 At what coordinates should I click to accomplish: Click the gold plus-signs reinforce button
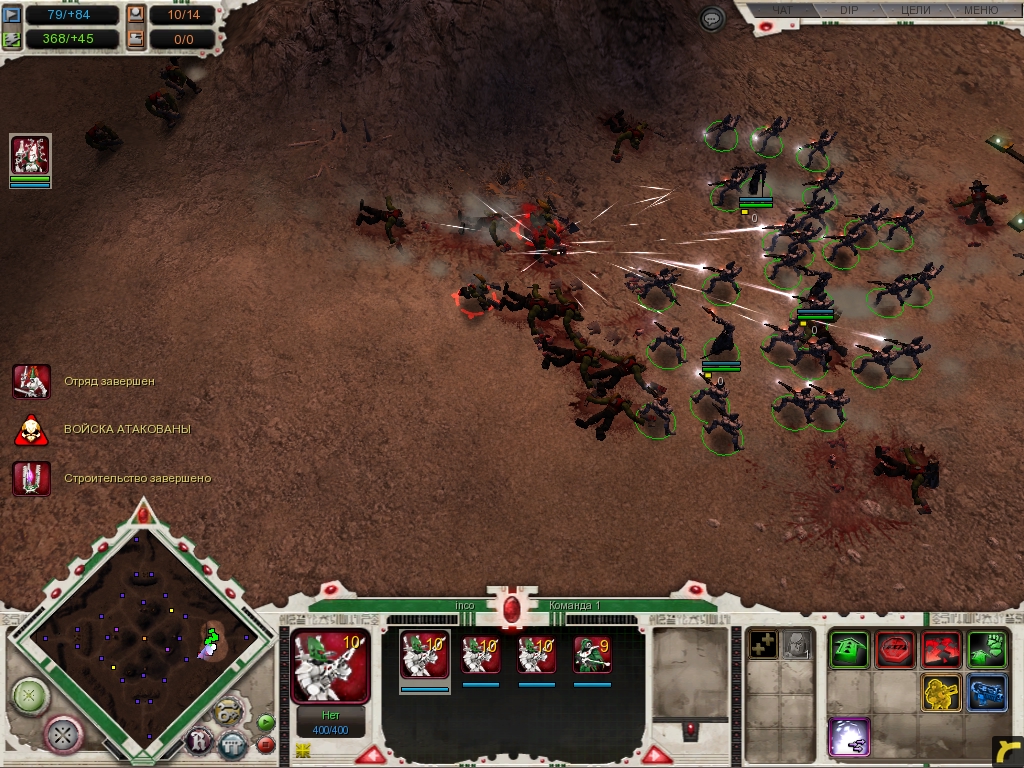click(x=763, y=645)
